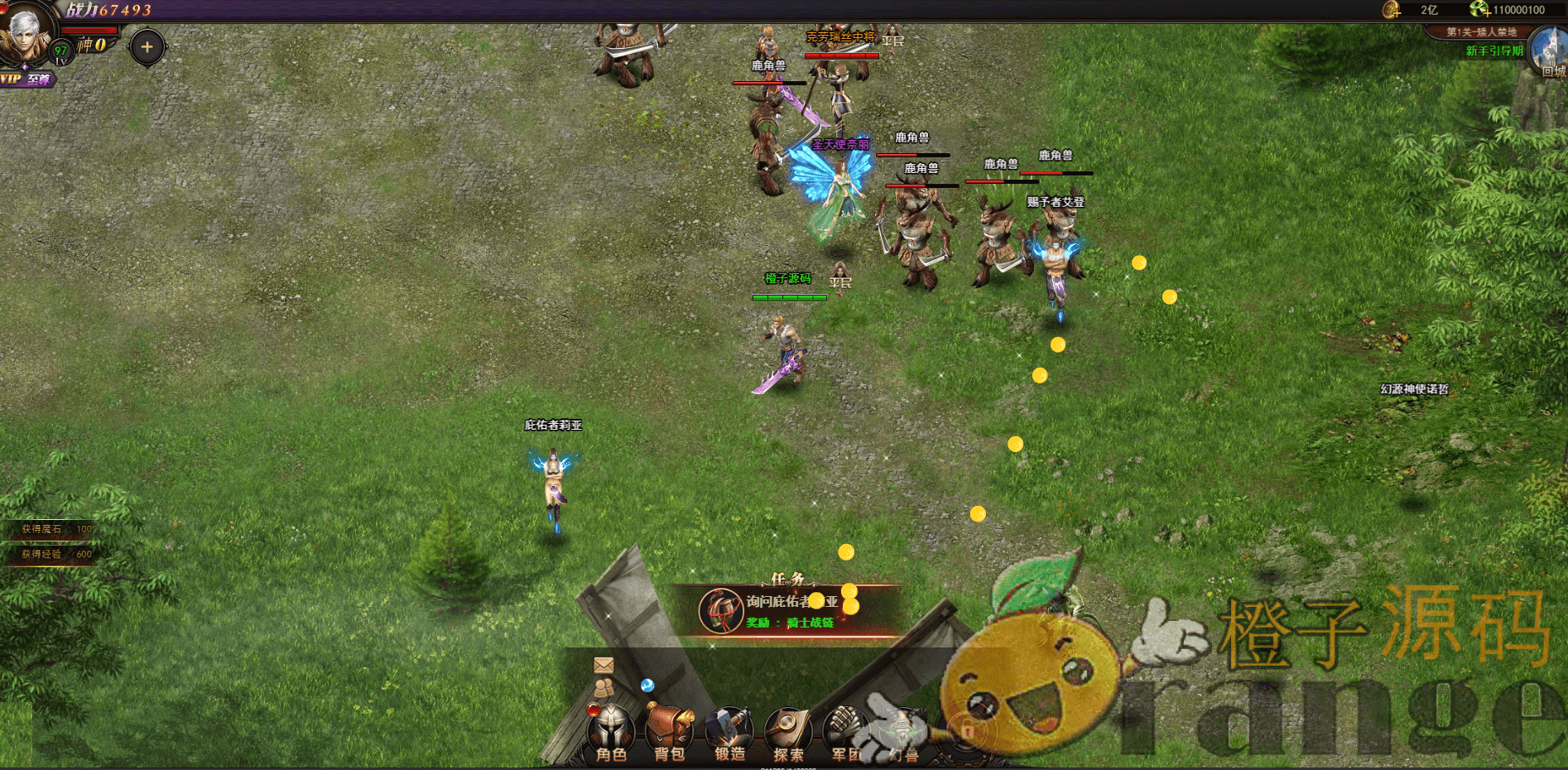Click the round plus button near portrait
This screenshot has height=770, width=1568.
point(147,47)
